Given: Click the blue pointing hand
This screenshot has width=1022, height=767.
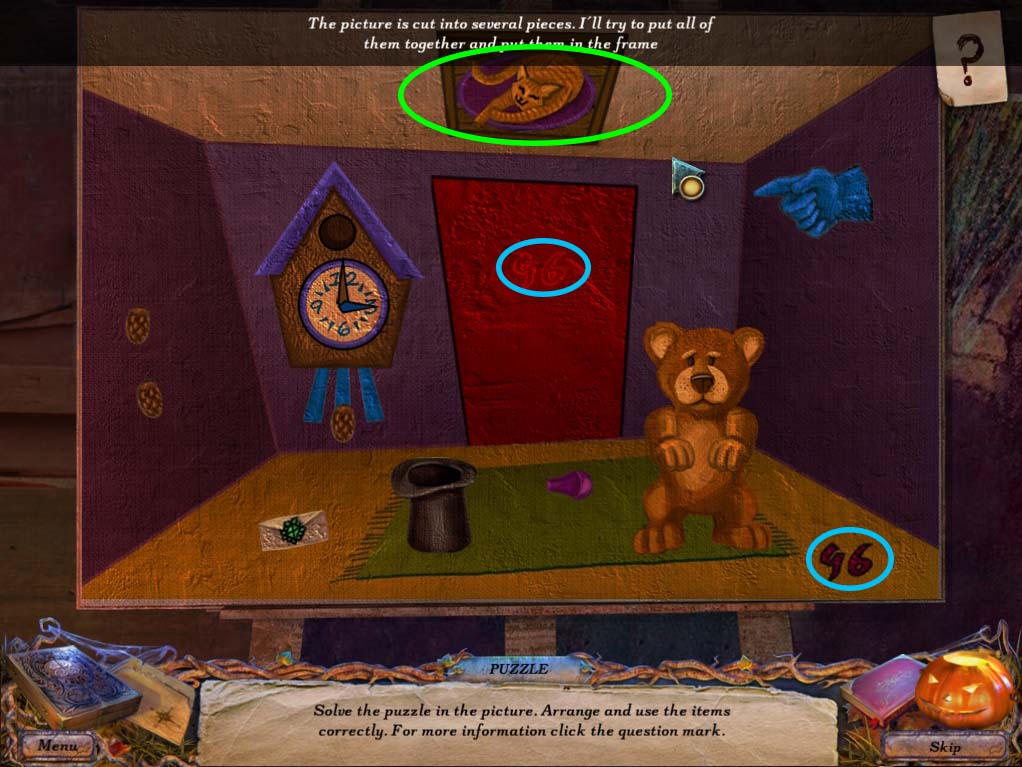Looking at the screenshot, I should click(813, 199).
